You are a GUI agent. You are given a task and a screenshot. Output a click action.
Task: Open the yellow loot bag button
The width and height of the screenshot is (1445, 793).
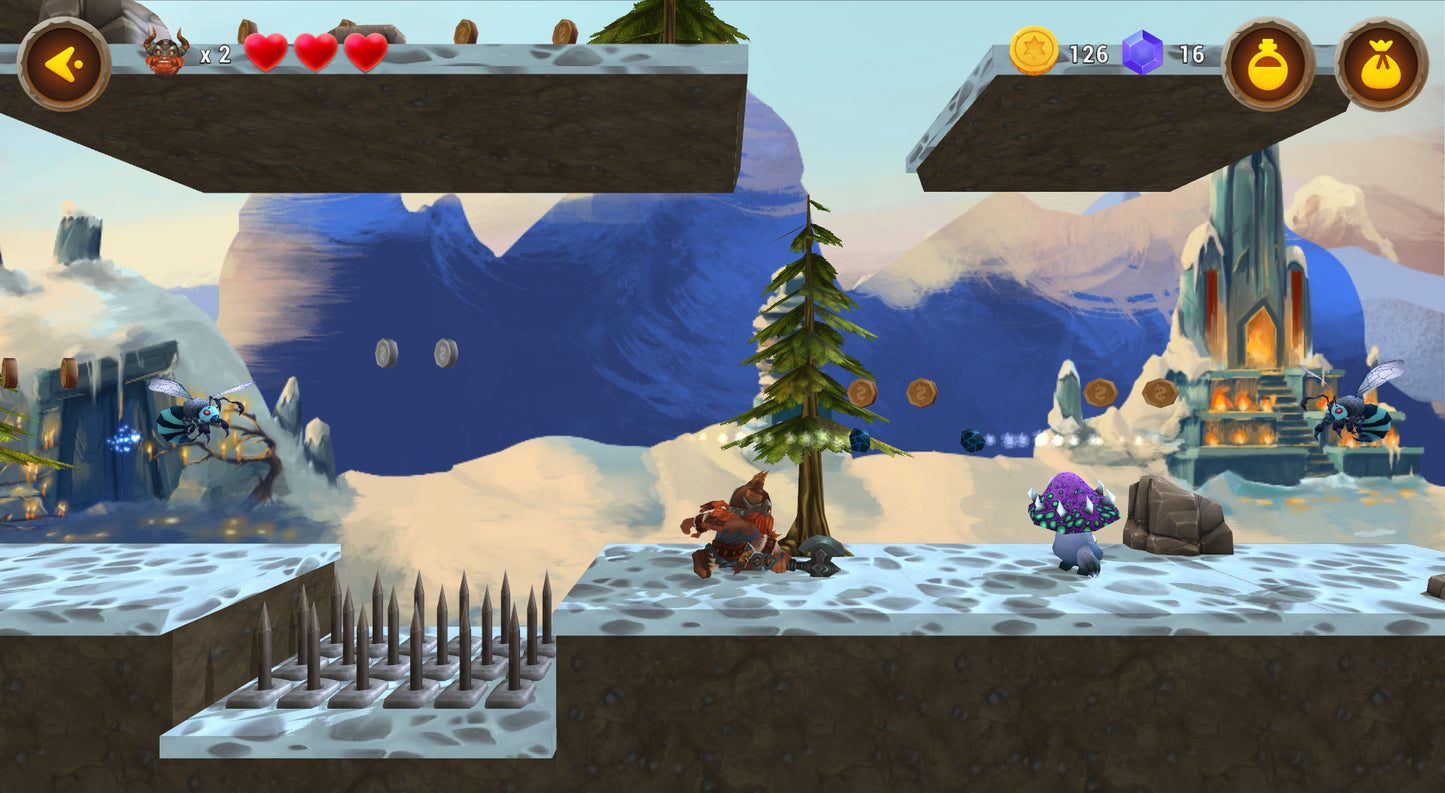(1381, 64)
